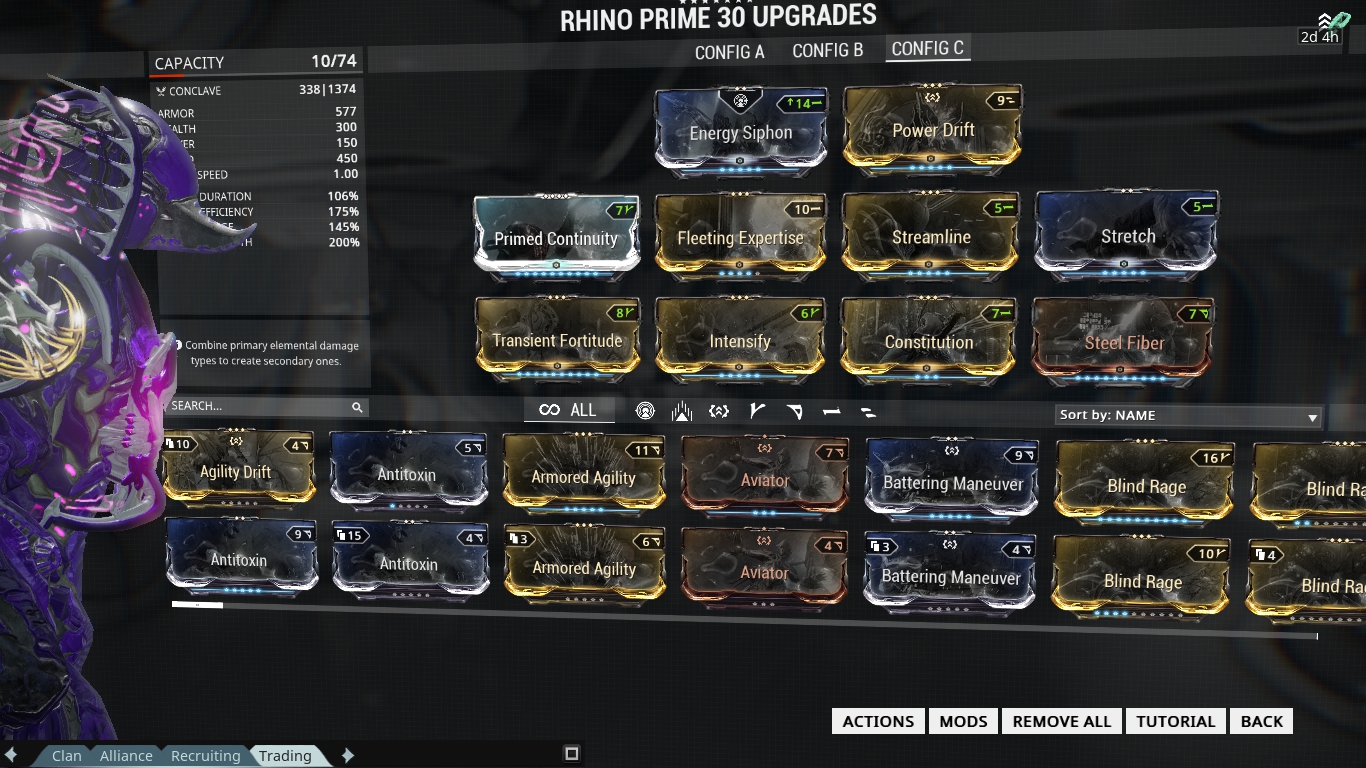
Task: Select the shotgun mod filter icon
Action: [x=792, y=410]
